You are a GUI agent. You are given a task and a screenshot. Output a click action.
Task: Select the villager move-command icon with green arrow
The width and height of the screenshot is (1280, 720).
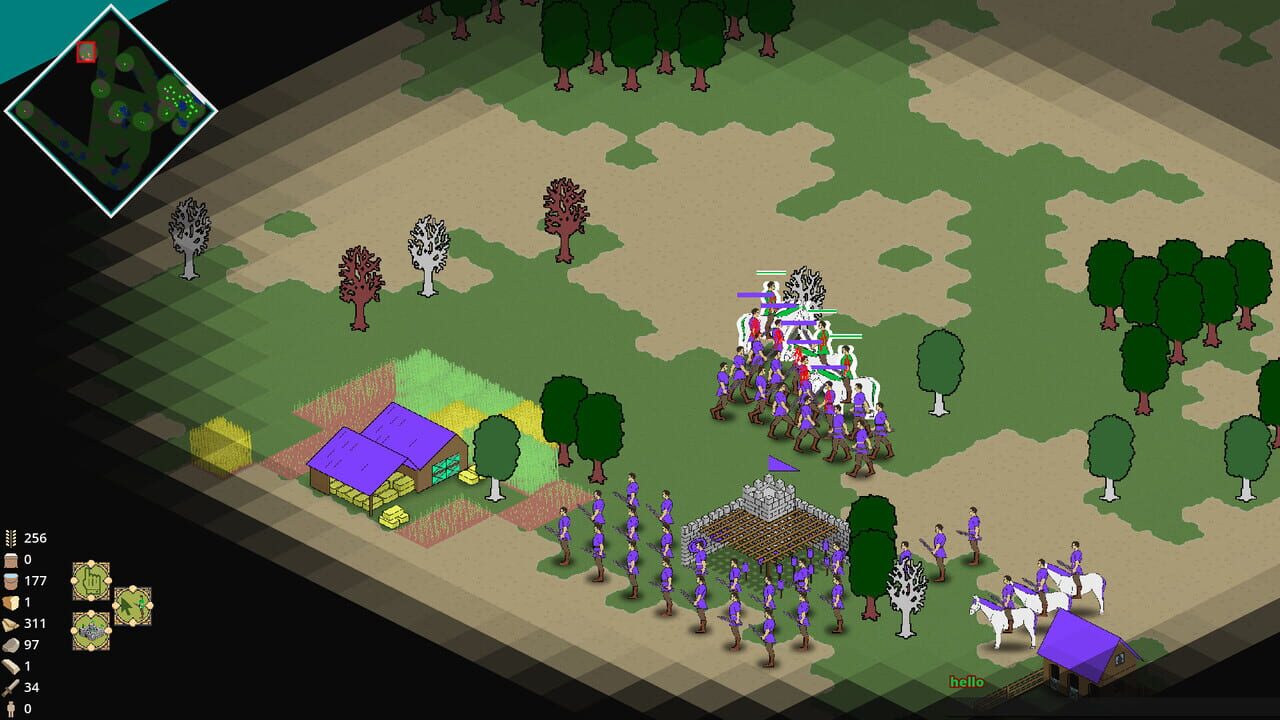click(133, 606)
